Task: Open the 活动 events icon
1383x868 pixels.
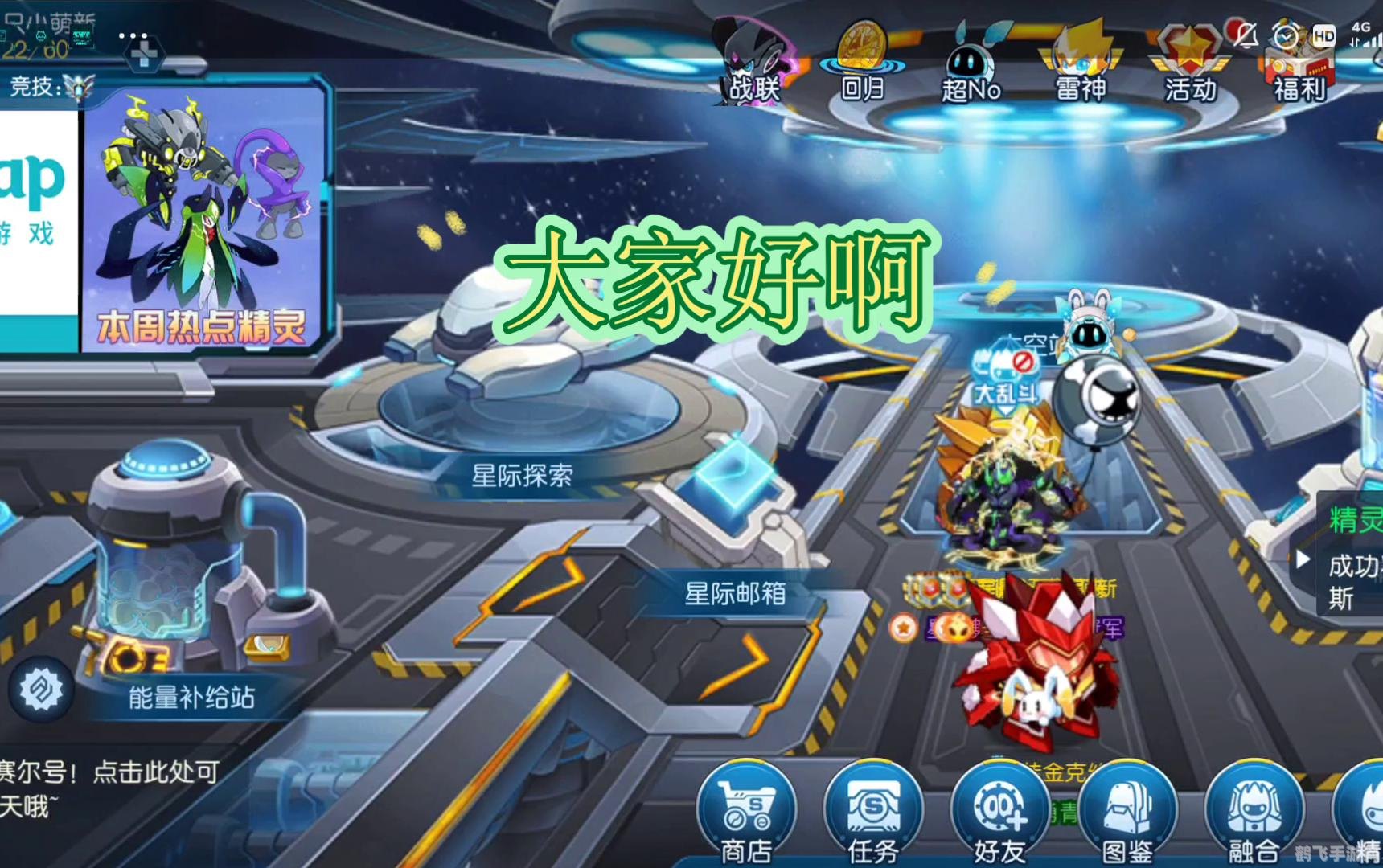Action: tap(1189, 63)
